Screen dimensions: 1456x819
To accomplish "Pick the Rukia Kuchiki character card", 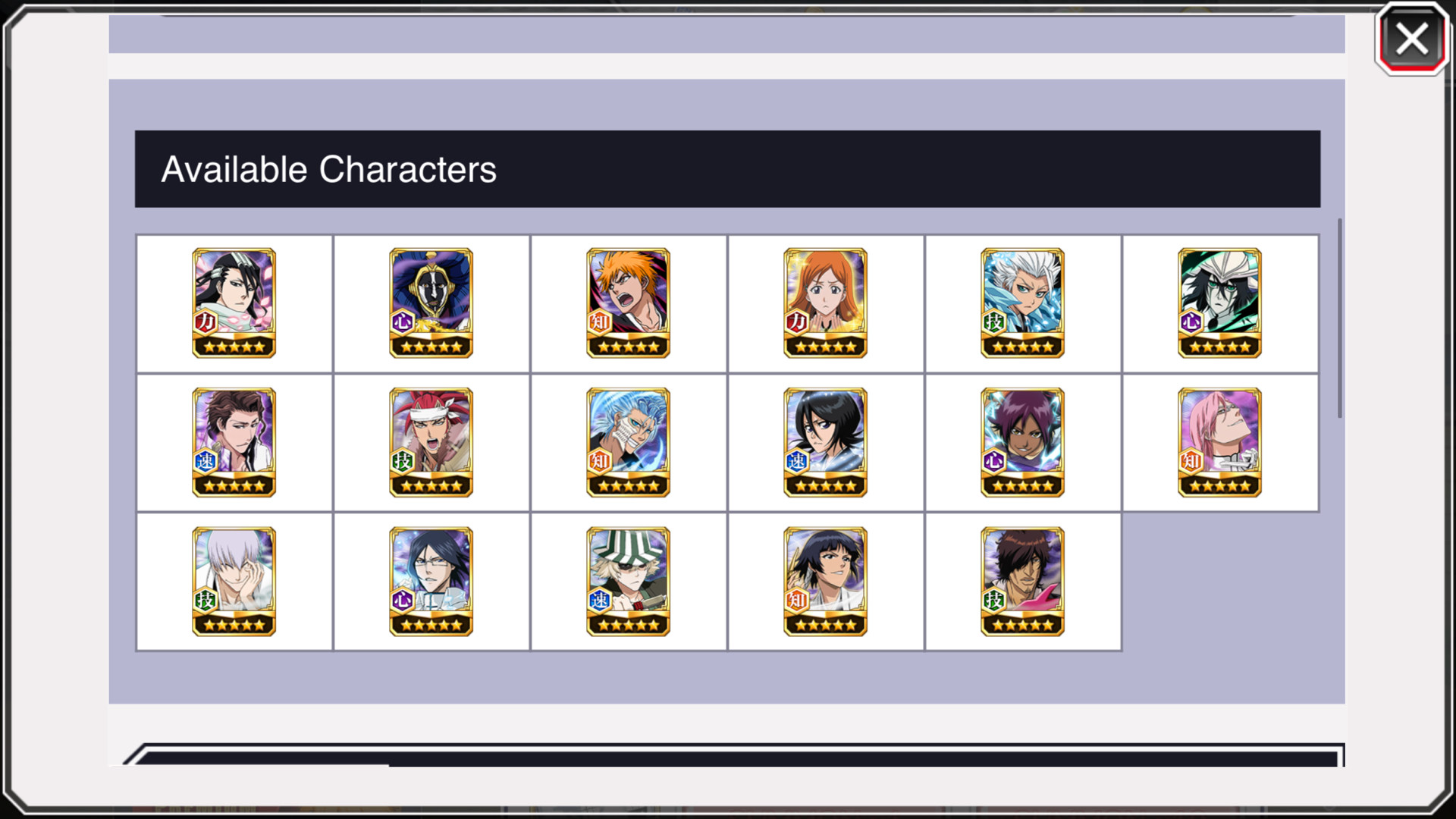I will 825,441.
